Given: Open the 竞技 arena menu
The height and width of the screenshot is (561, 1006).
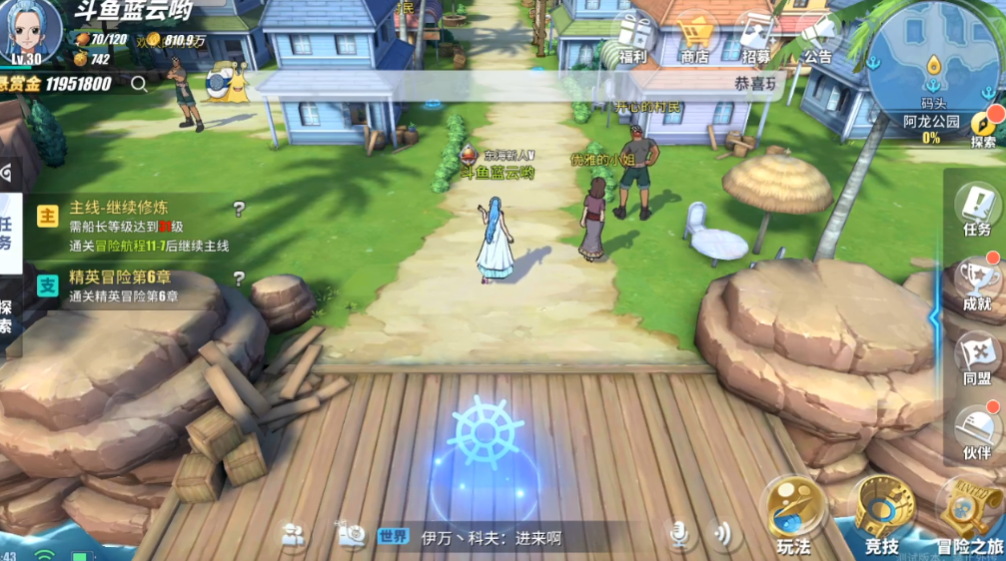Looking at the screenshot, I should point(881,515).
